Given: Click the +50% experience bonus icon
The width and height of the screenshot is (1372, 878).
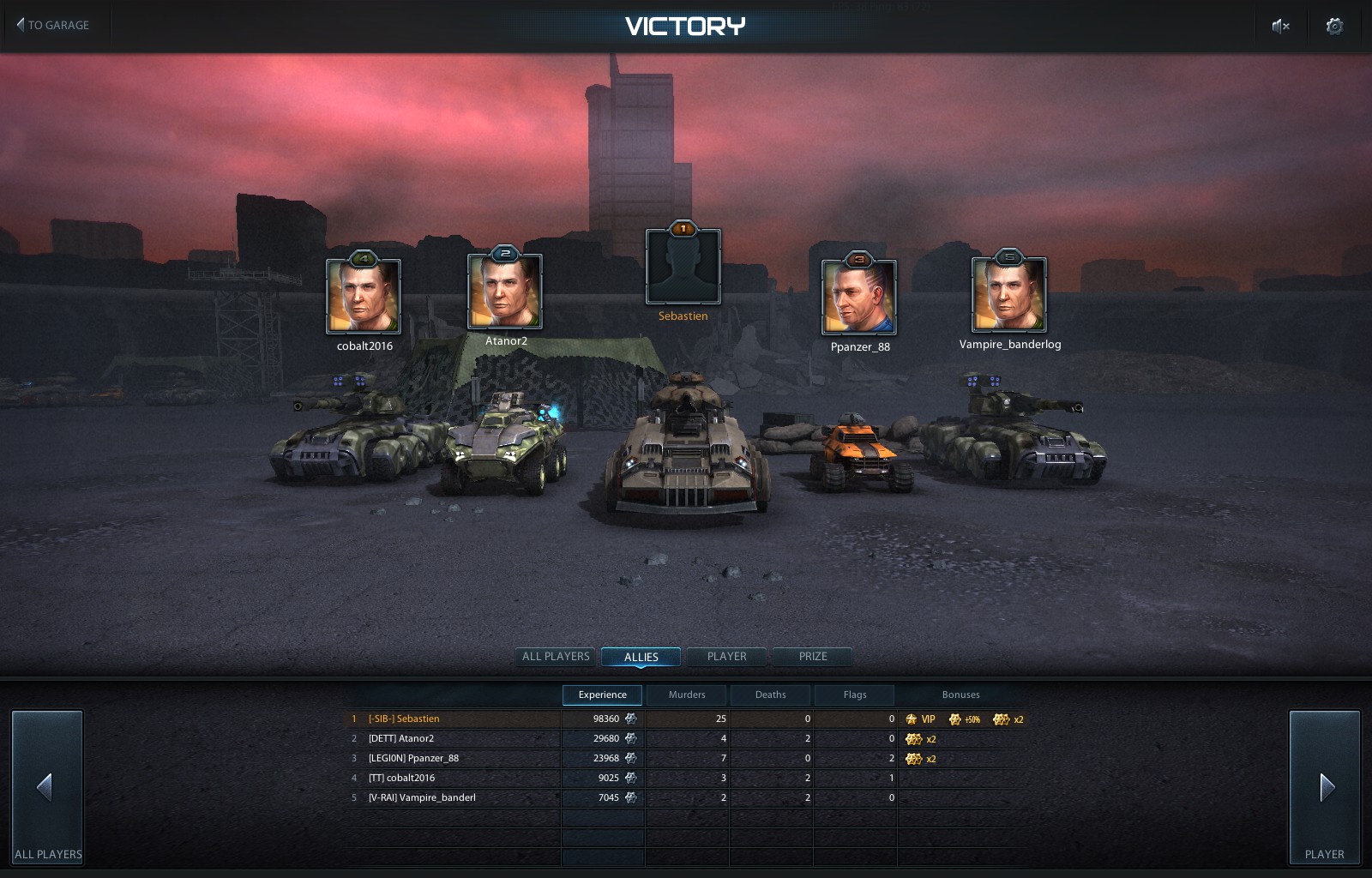Looking at the screenshot, I should [x=956, y=719].
